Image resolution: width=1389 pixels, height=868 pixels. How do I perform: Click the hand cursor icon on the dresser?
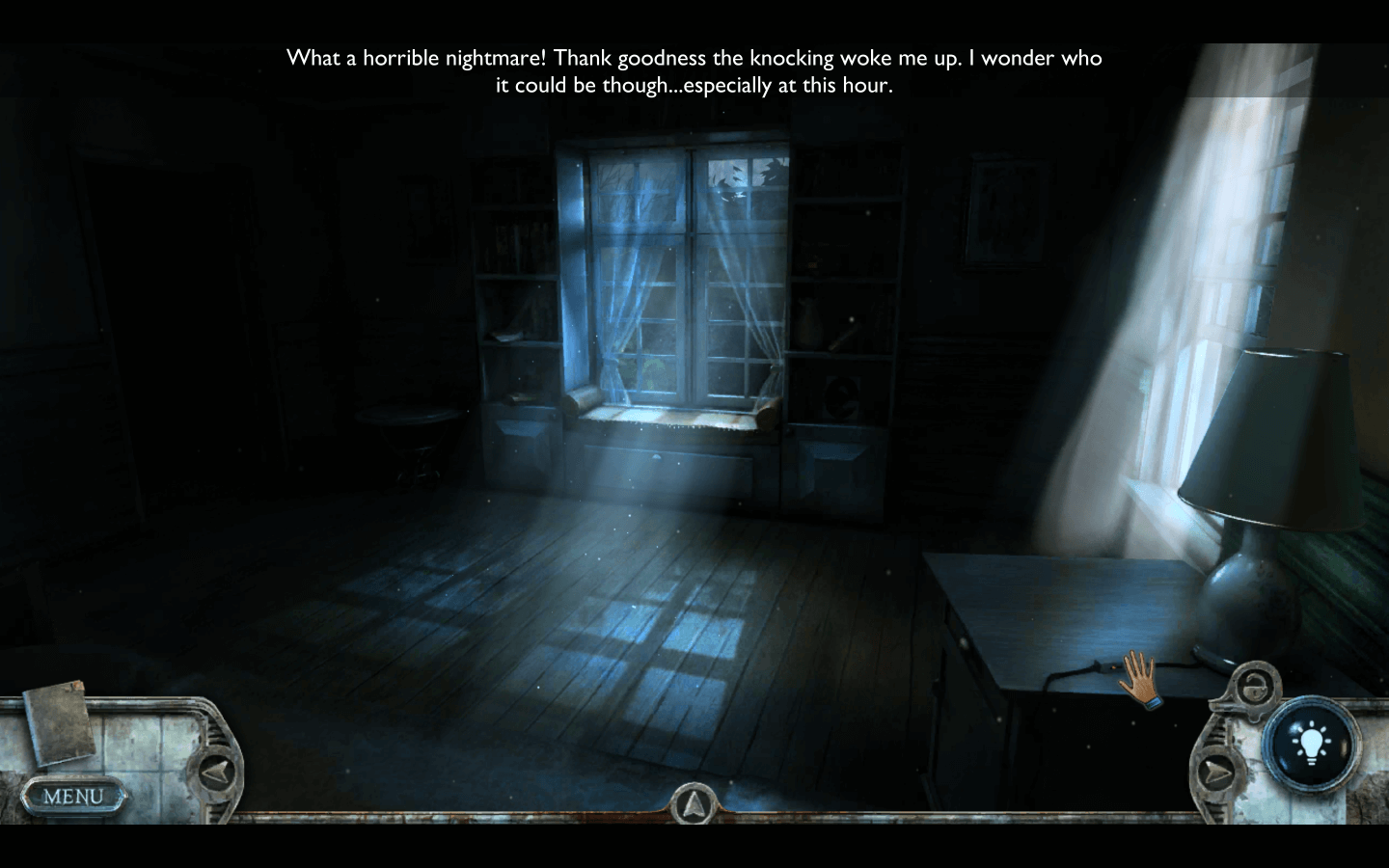point(1140,682)
